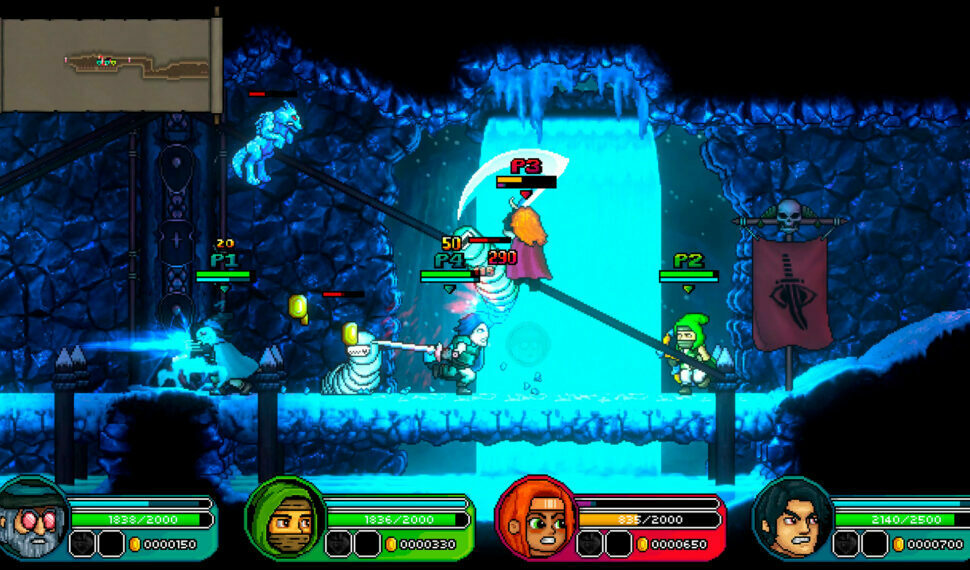Click the green hooded ninja portrait
The height and width of the screenshot is (570, 970).
pos(285,519)
